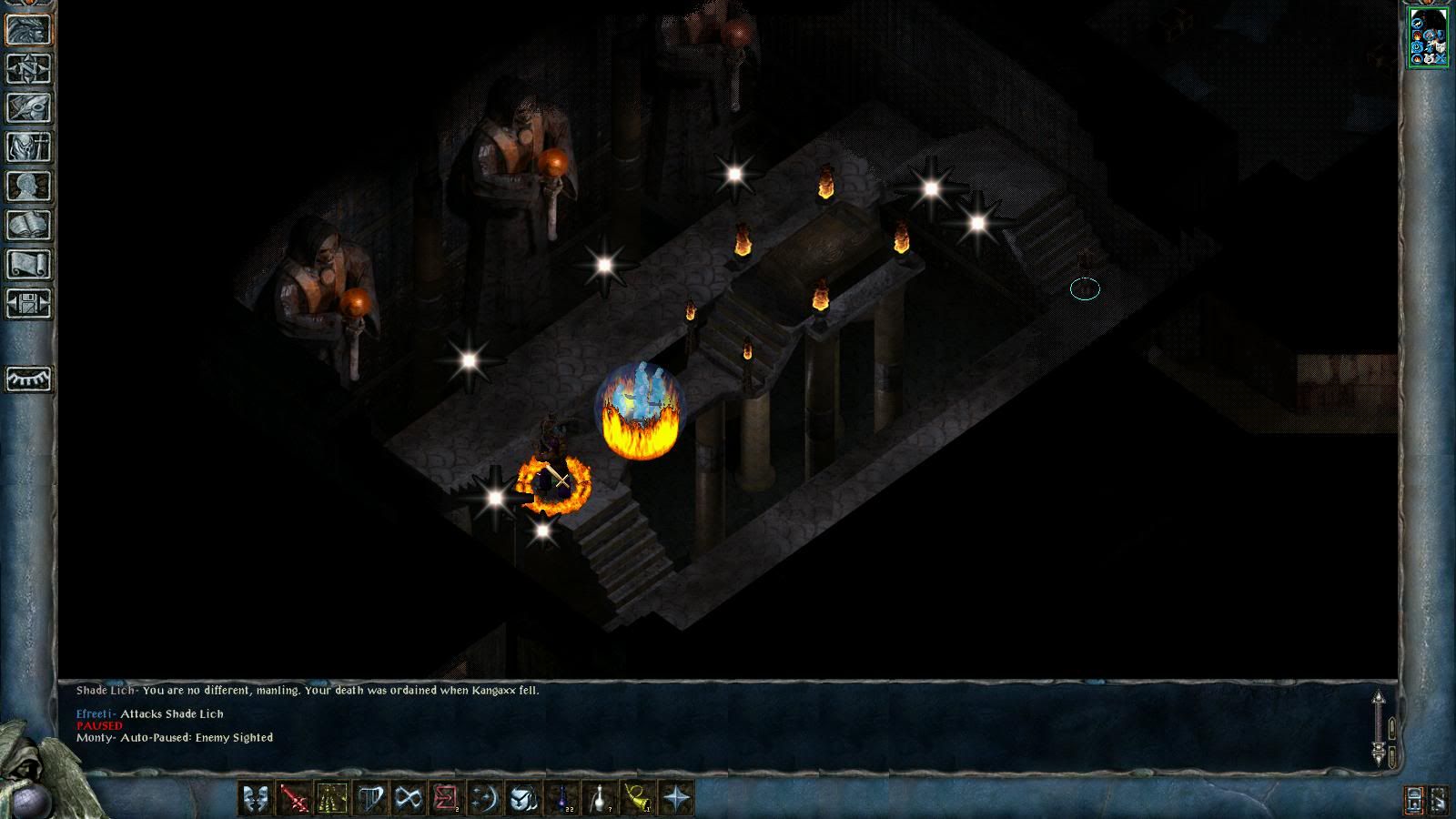The width and height of the screenshot is (1456, 819).
Task: Open the character record bust button
Action: tap(29, 186)
